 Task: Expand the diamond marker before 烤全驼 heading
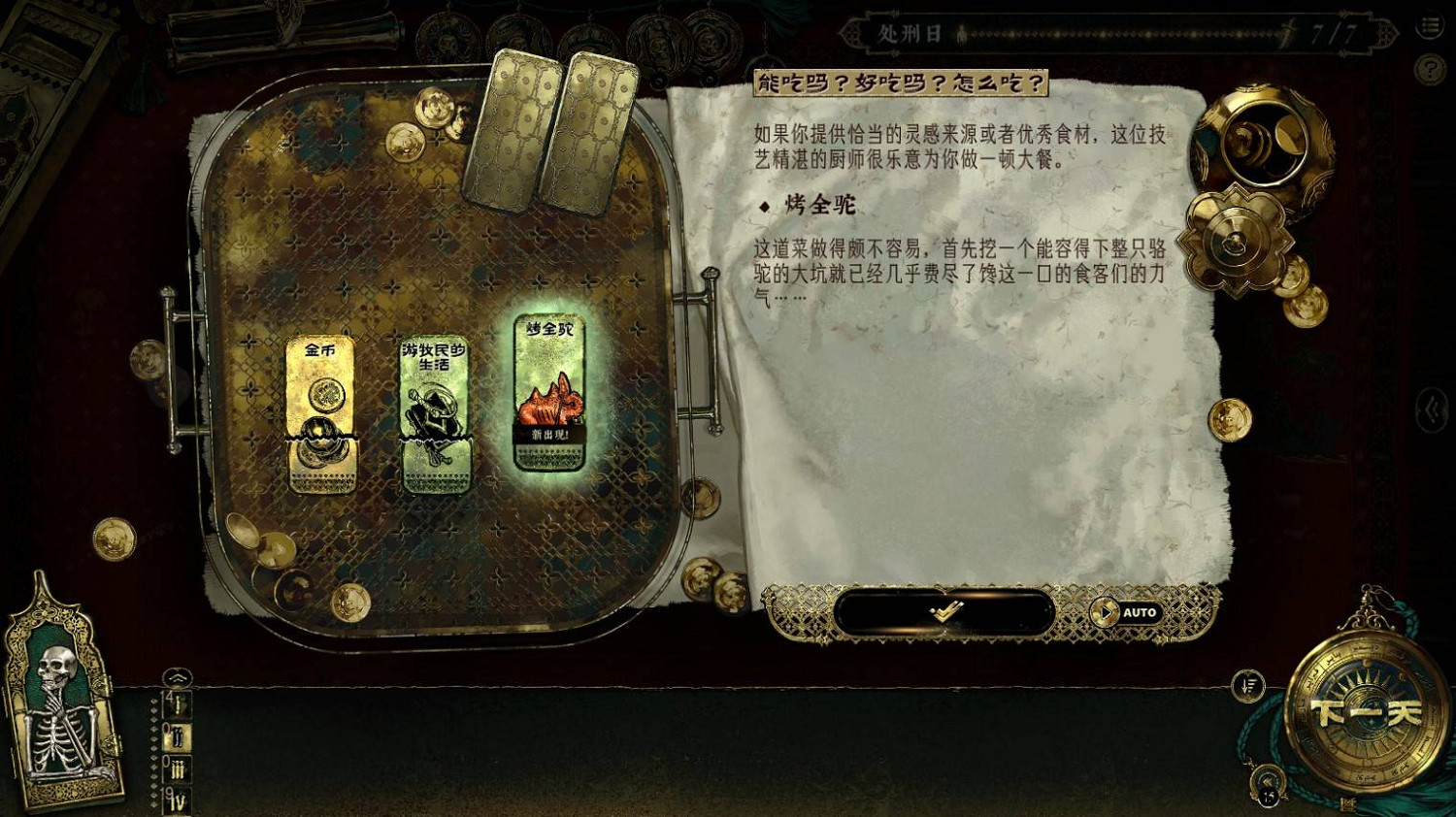pos(766,207)
